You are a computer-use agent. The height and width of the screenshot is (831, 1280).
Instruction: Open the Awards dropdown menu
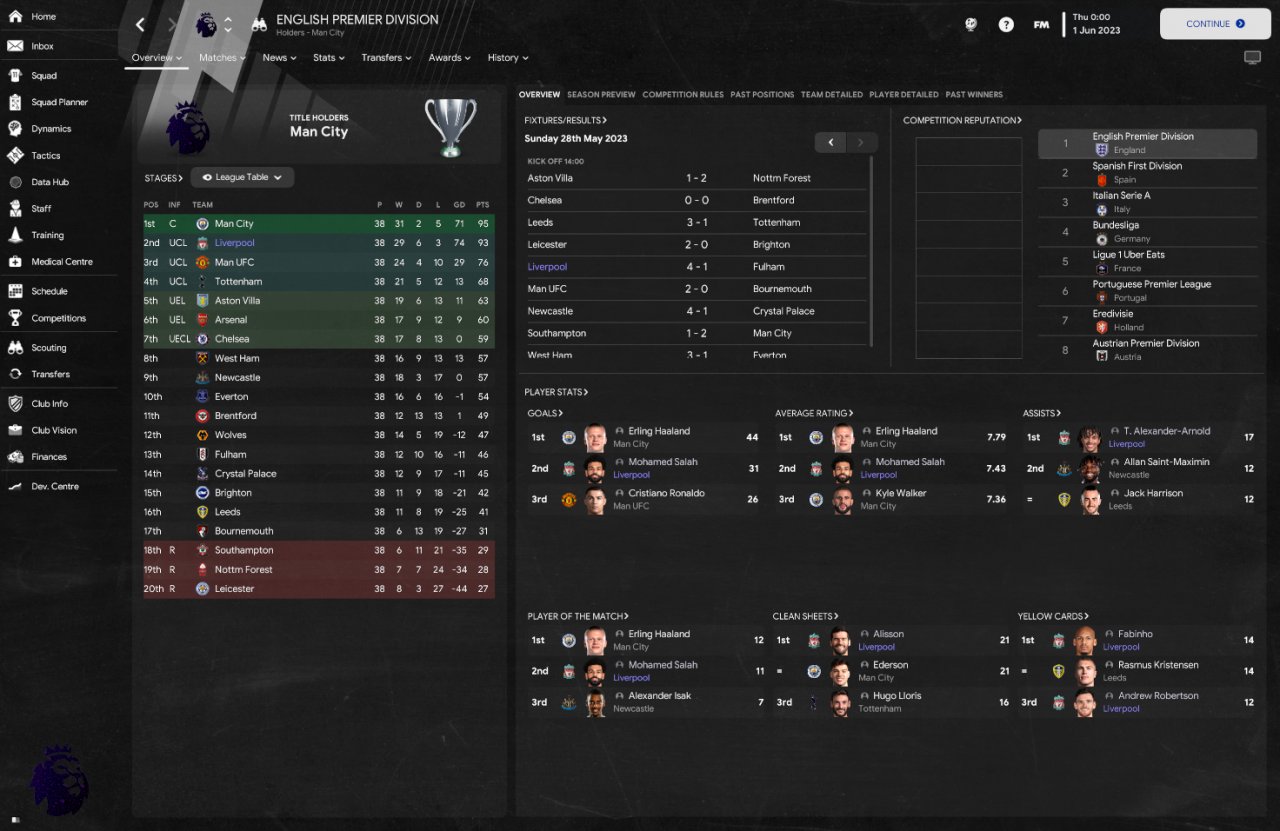coord(449,58)
